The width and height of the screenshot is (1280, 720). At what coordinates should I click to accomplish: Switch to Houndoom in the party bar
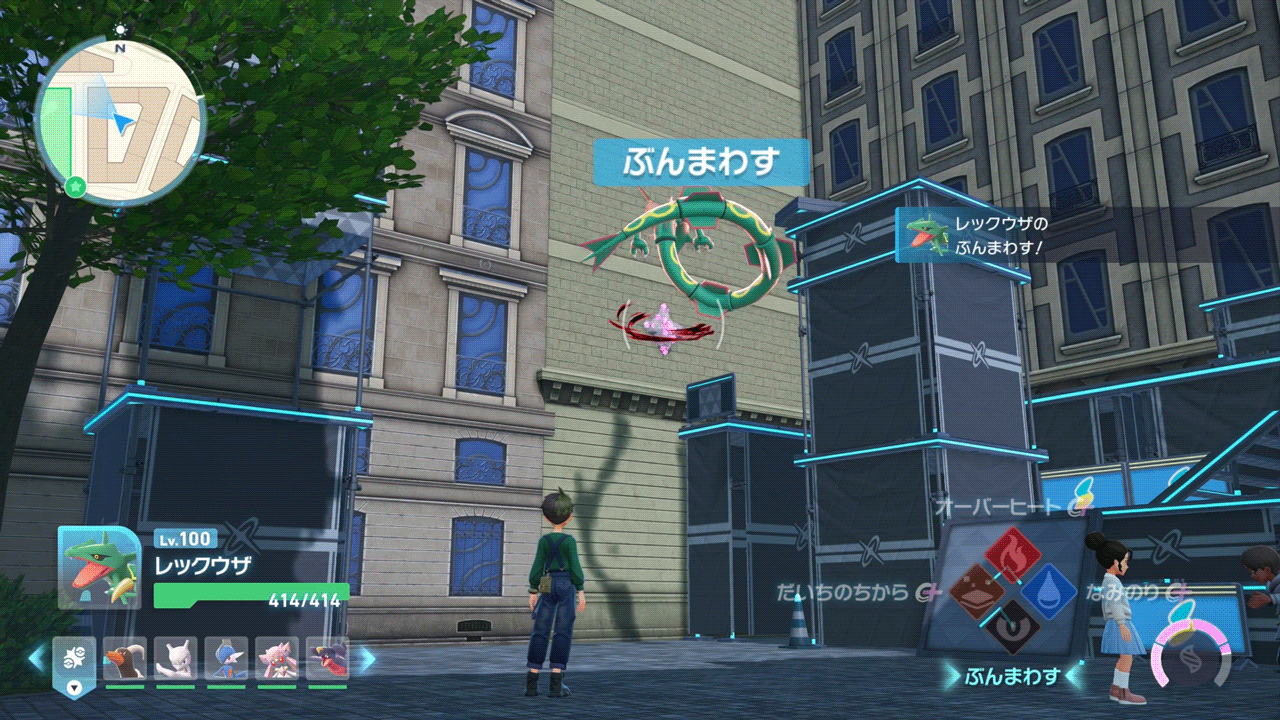pos(125,658)
